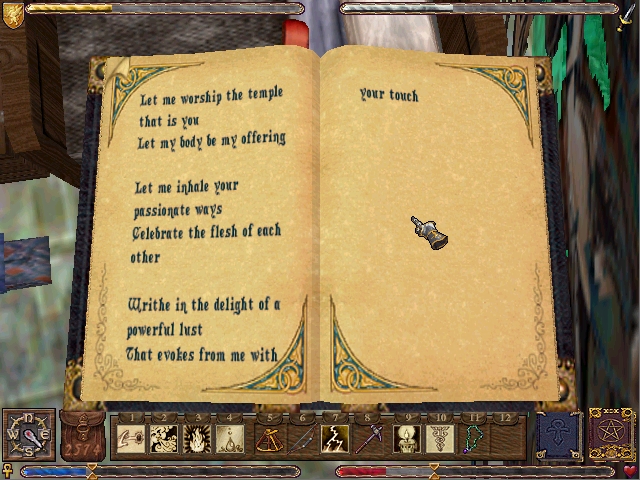Image resolution: width=640 pixels, height=480 pixels.
Task: Activate the swirling face spell in slot 2
Action: (164, 439)
